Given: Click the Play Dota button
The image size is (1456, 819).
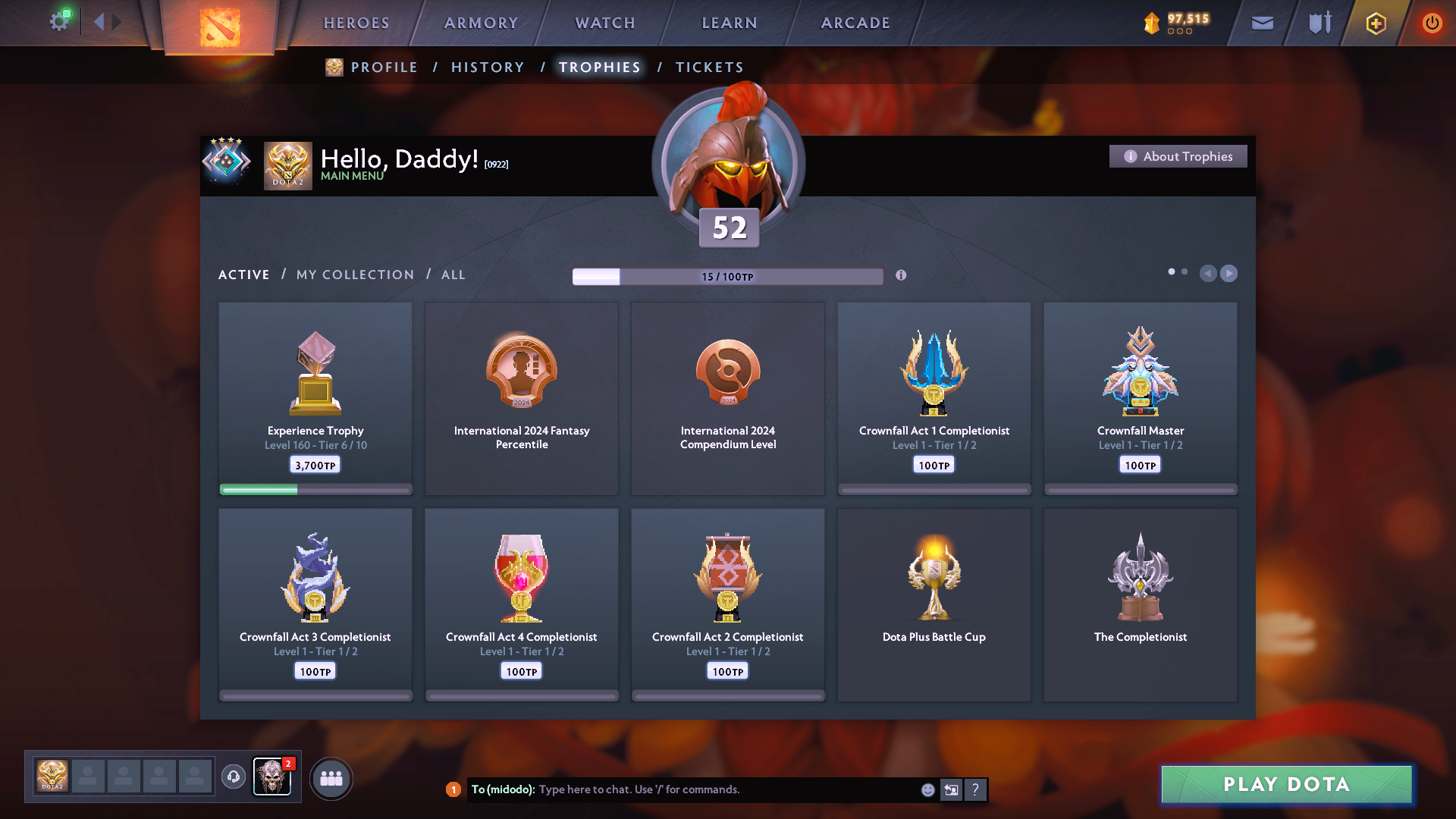Looking at the screenshot, I should click(x=1286, y=784).
